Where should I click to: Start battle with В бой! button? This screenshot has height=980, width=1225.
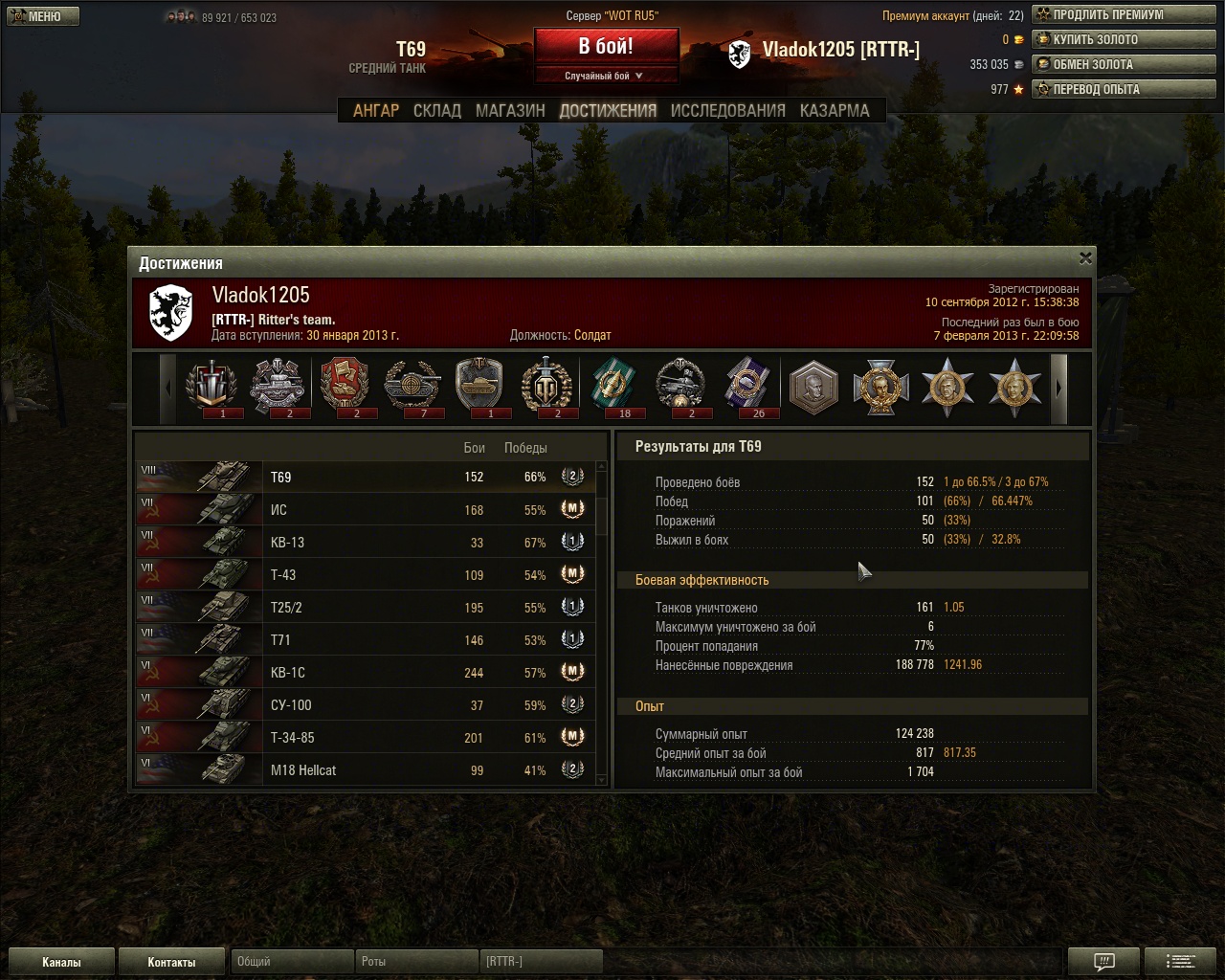606,47
